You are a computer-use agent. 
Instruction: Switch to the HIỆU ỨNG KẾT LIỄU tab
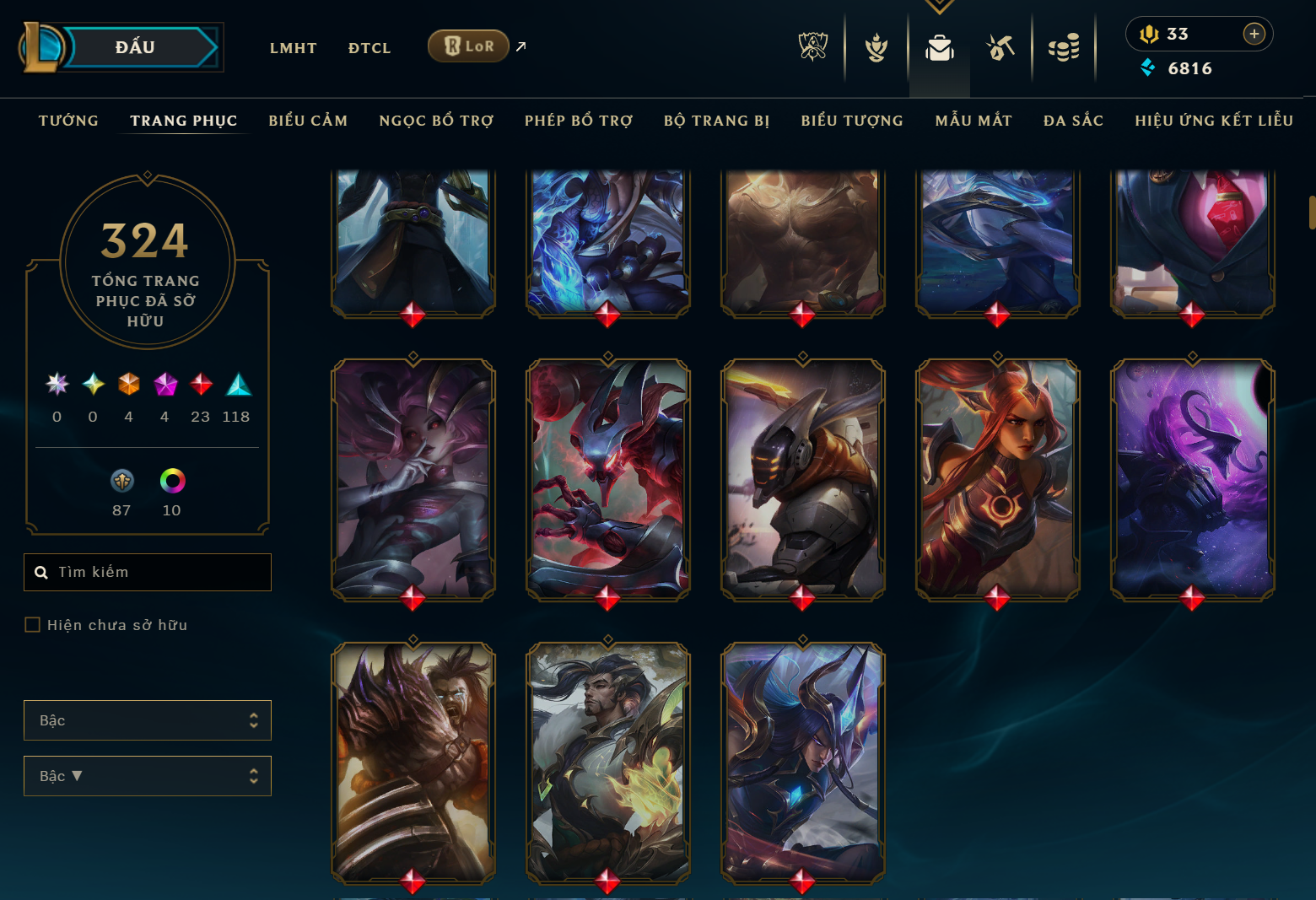coord(1213,121)
